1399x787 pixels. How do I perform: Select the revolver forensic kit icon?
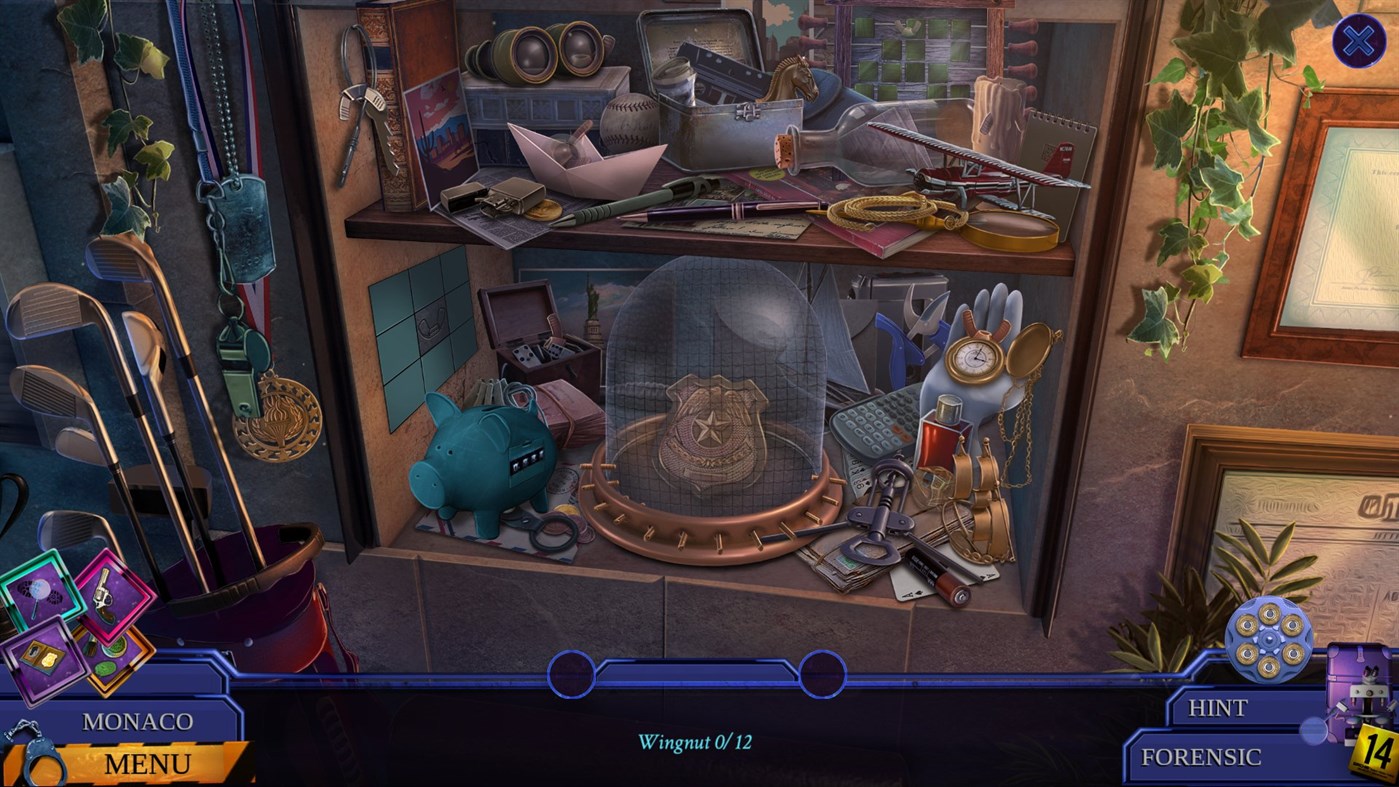(103, 595)
